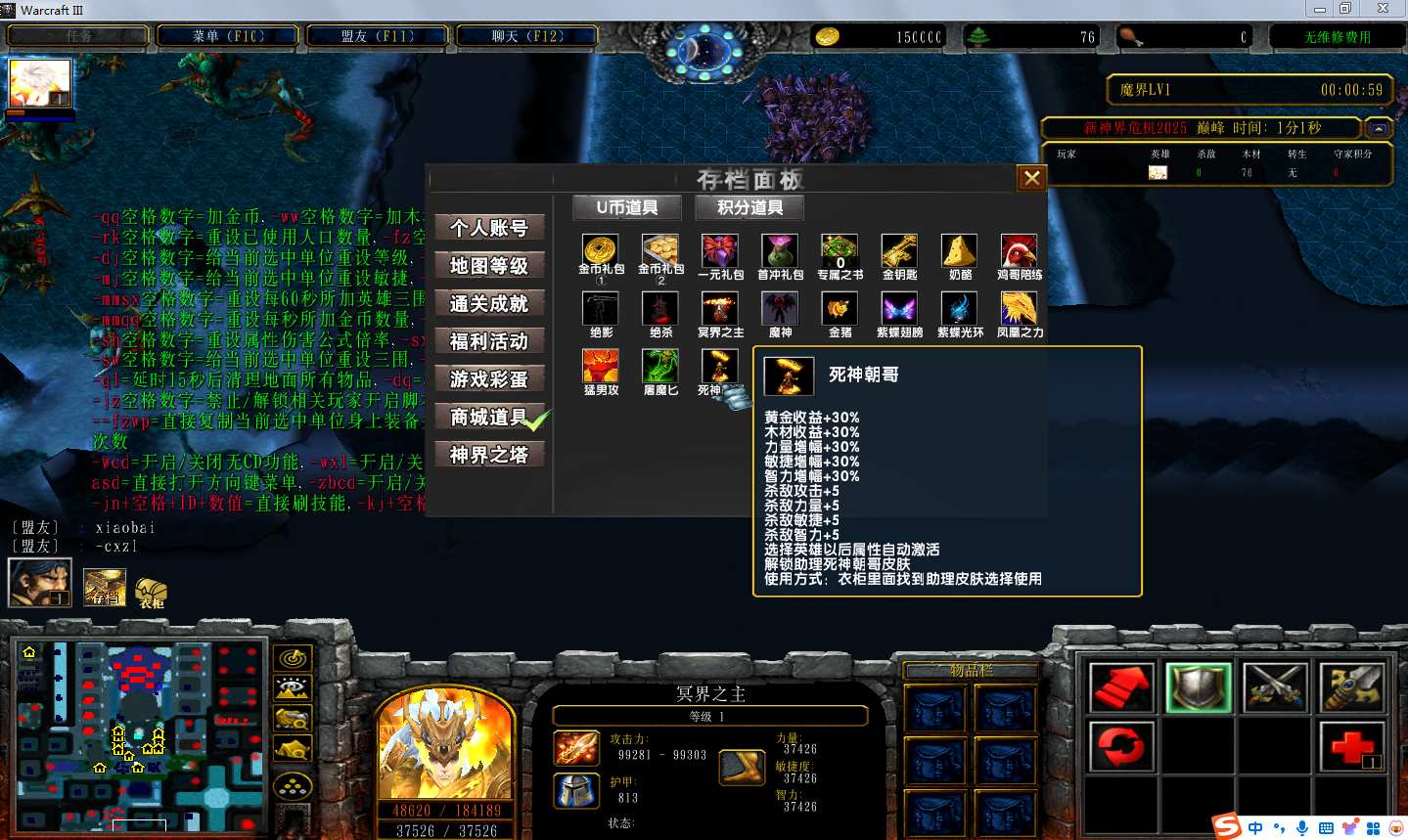
Task: Choose the 福利活动 menu entry
Action: (x=488, y=341)
